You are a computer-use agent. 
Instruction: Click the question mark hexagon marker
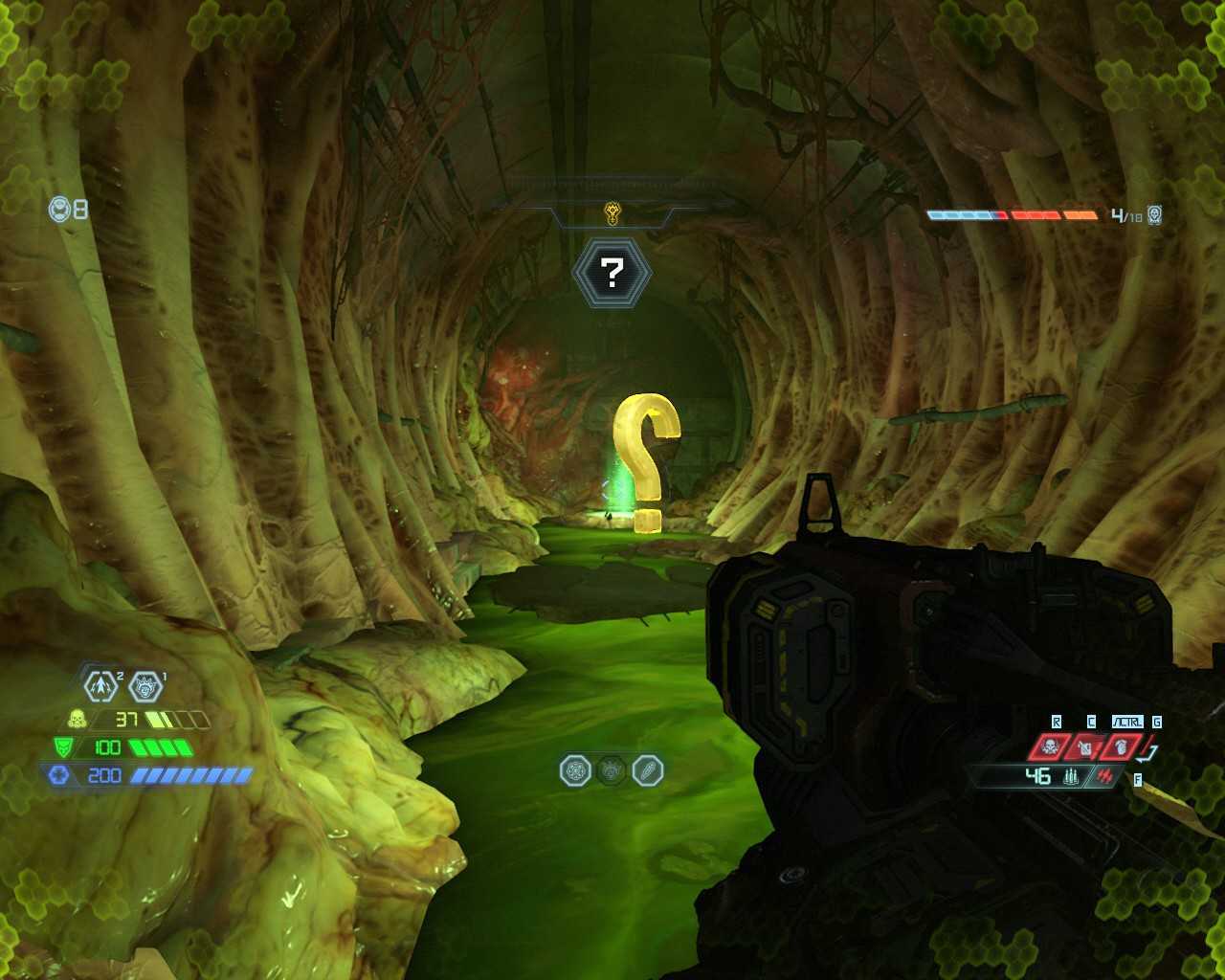[x=612, y=274]
